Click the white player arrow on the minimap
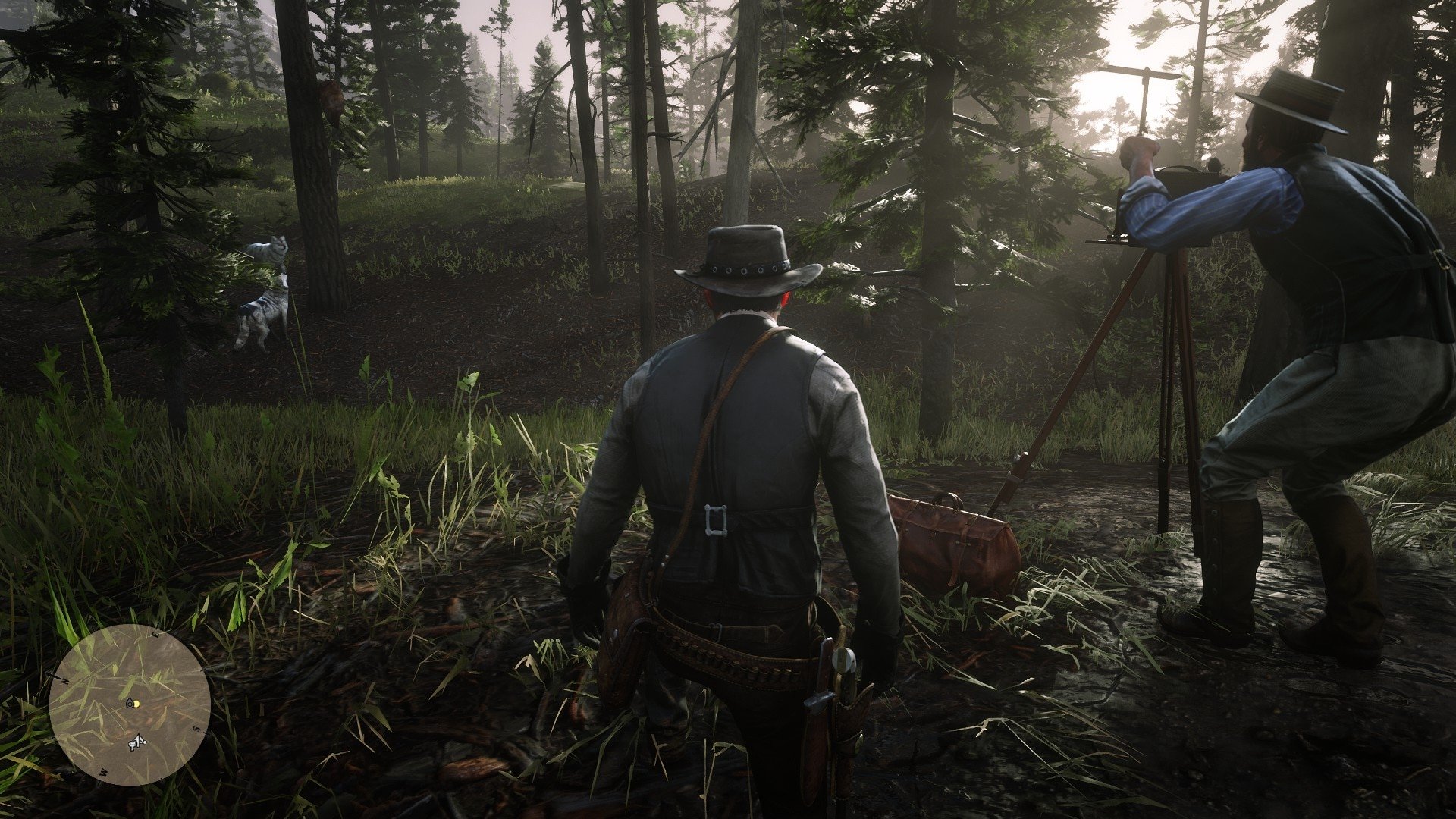Image resolution: width=1456 pixels, height=819 pixels. coord(137,742)
